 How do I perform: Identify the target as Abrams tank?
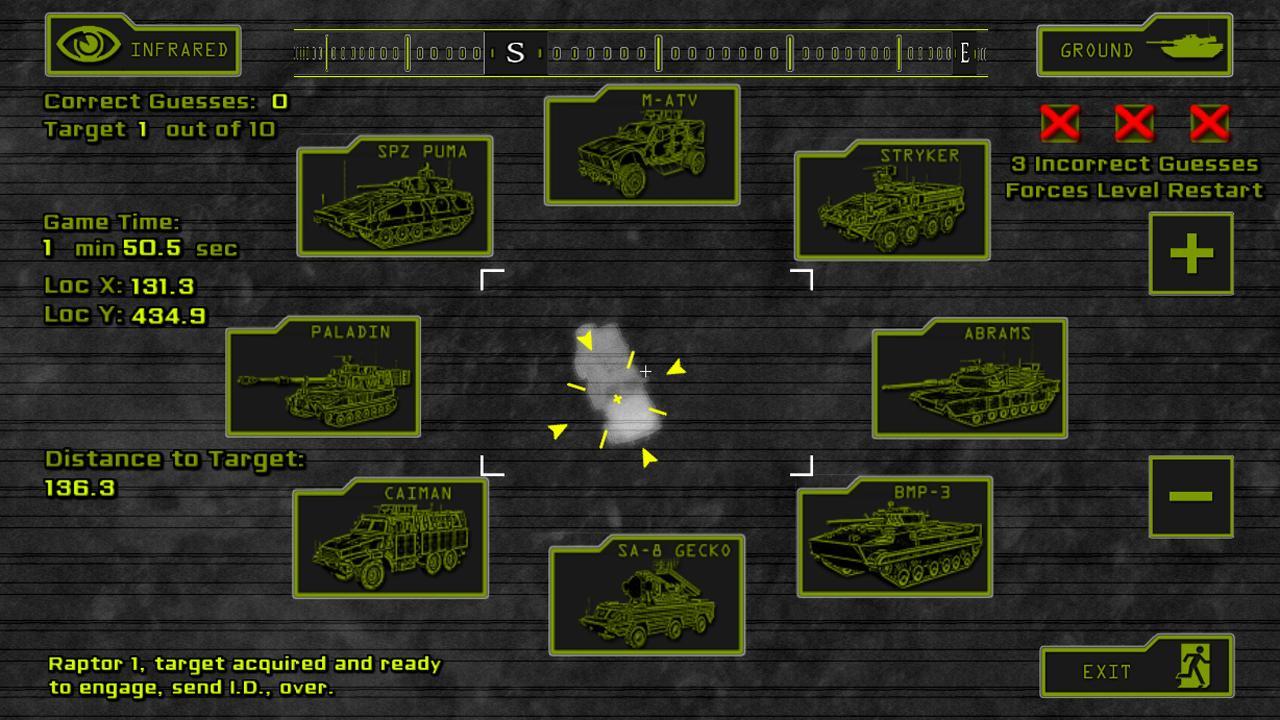pos(970,379)
